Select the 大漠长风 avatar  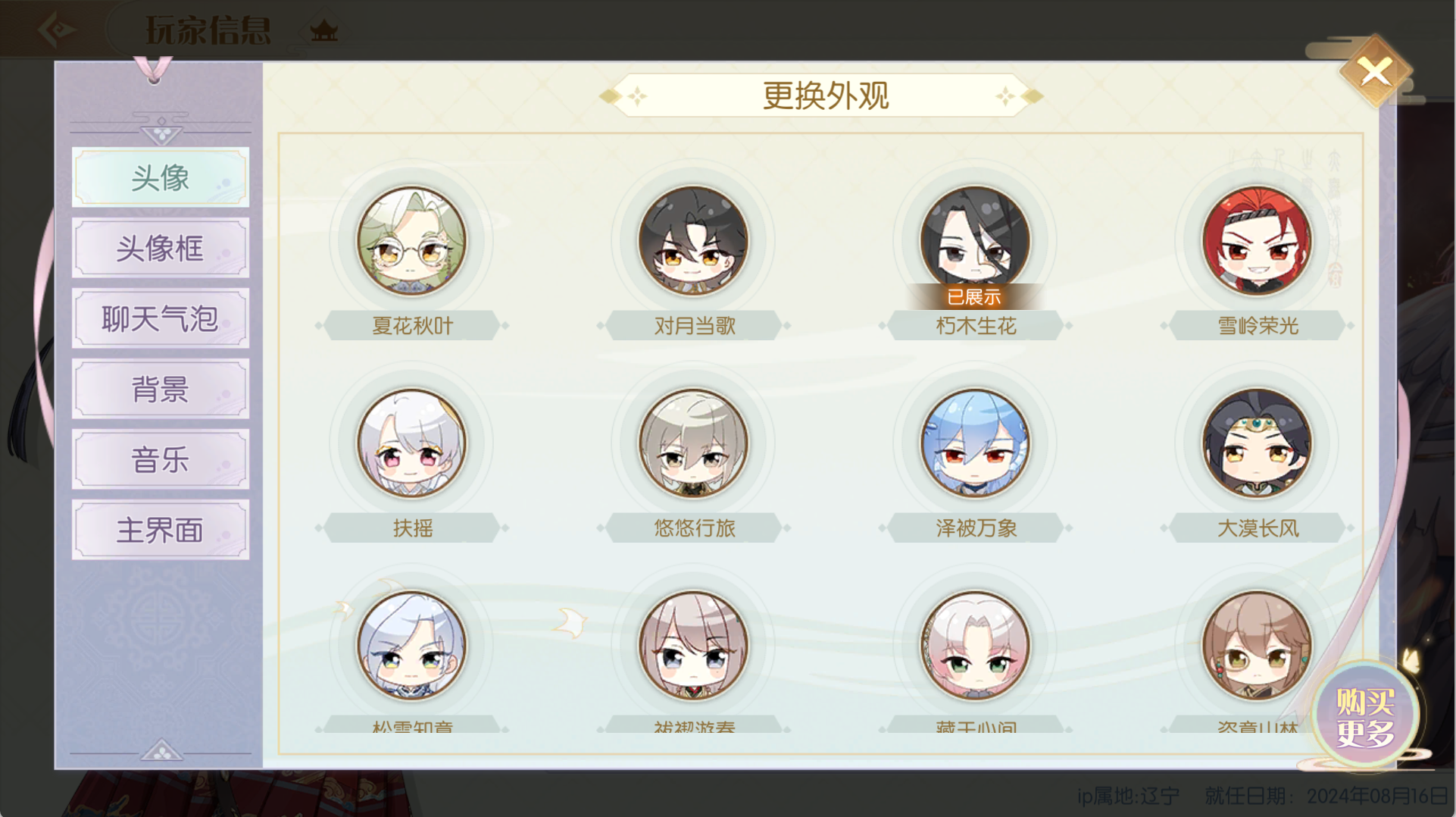pyautogui.click(x=1257, y=444)
